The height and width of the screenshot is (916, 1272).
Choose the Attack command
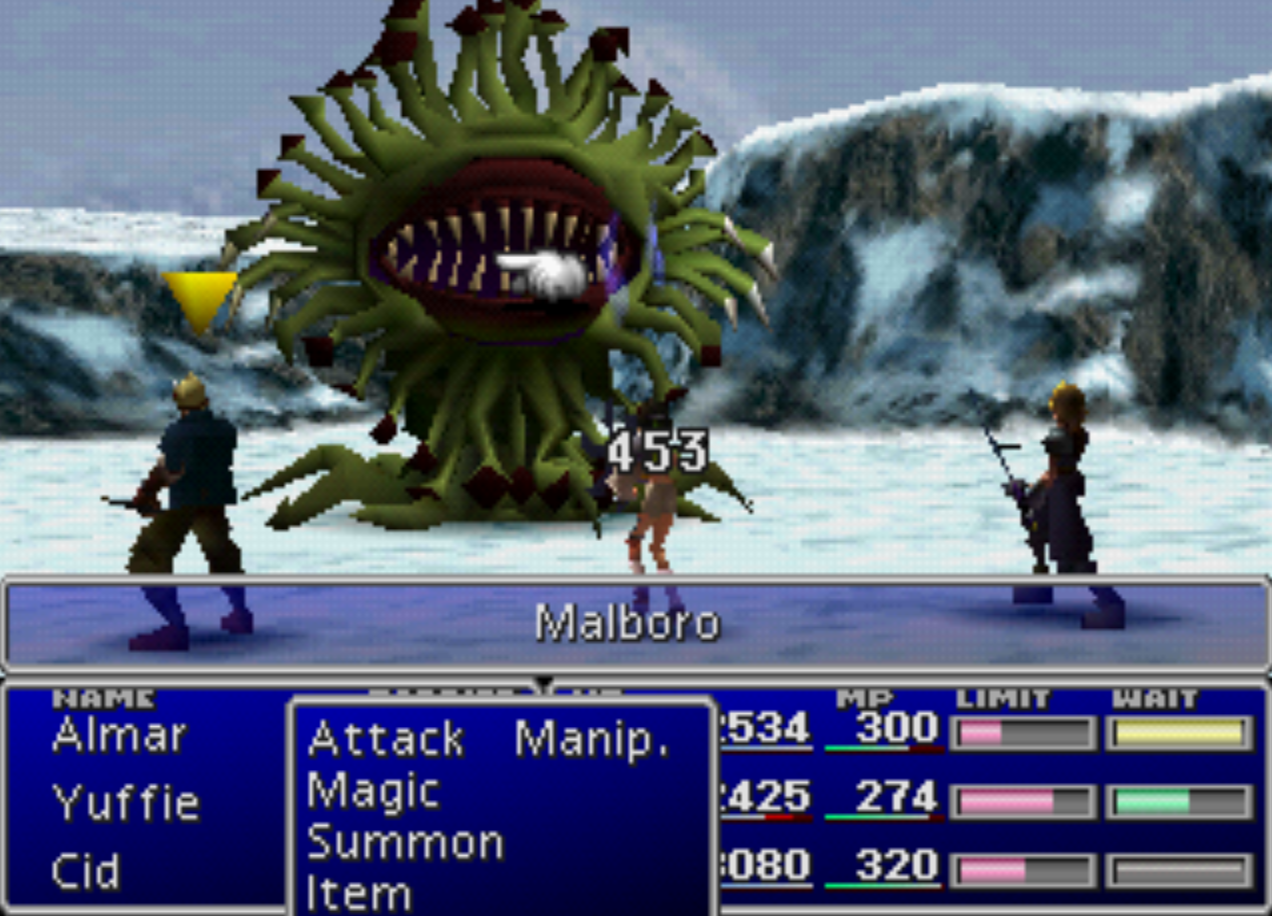point(386,739)
